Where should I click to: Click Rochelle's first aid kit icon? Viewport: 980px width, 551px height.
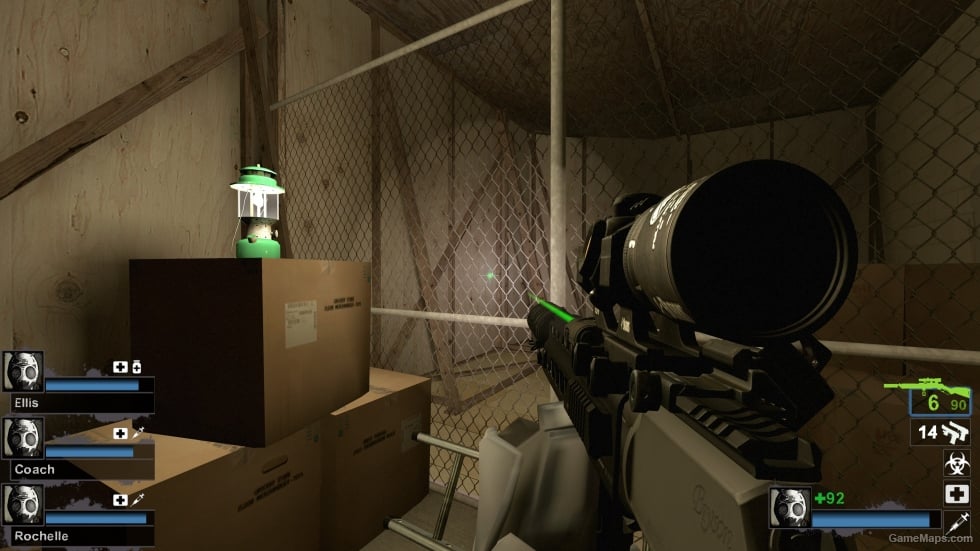[x=121, y=500]
